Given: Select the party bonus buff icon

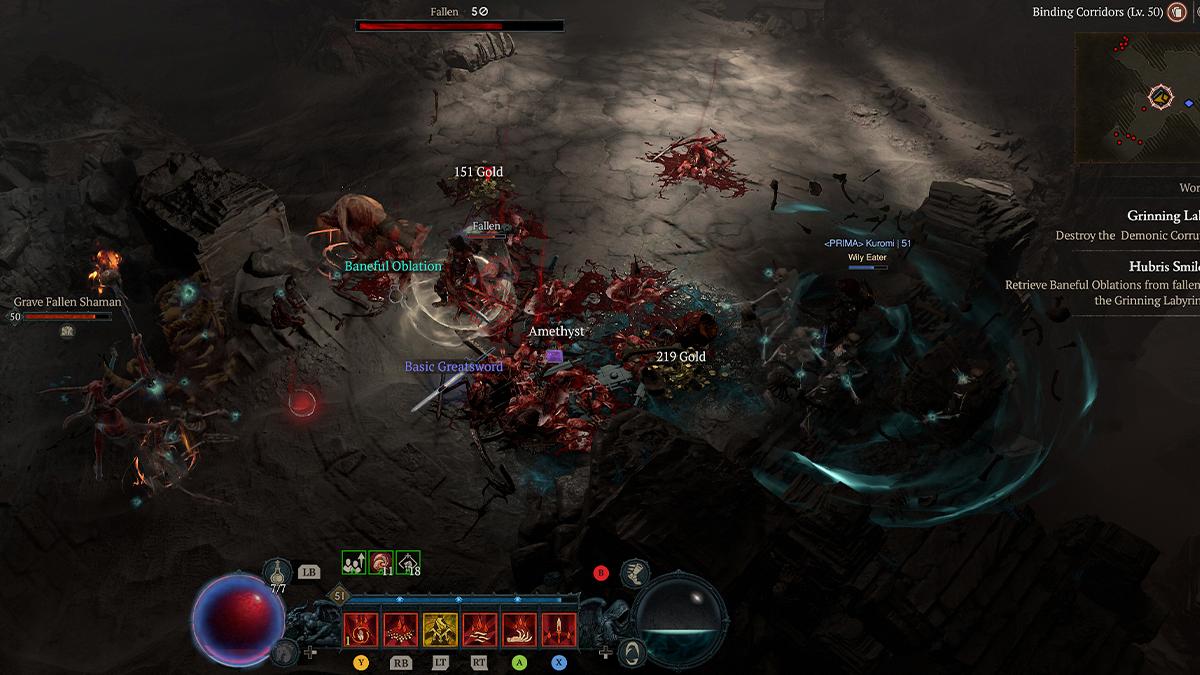Looking at the screenshot, I should tap(354, 563).
